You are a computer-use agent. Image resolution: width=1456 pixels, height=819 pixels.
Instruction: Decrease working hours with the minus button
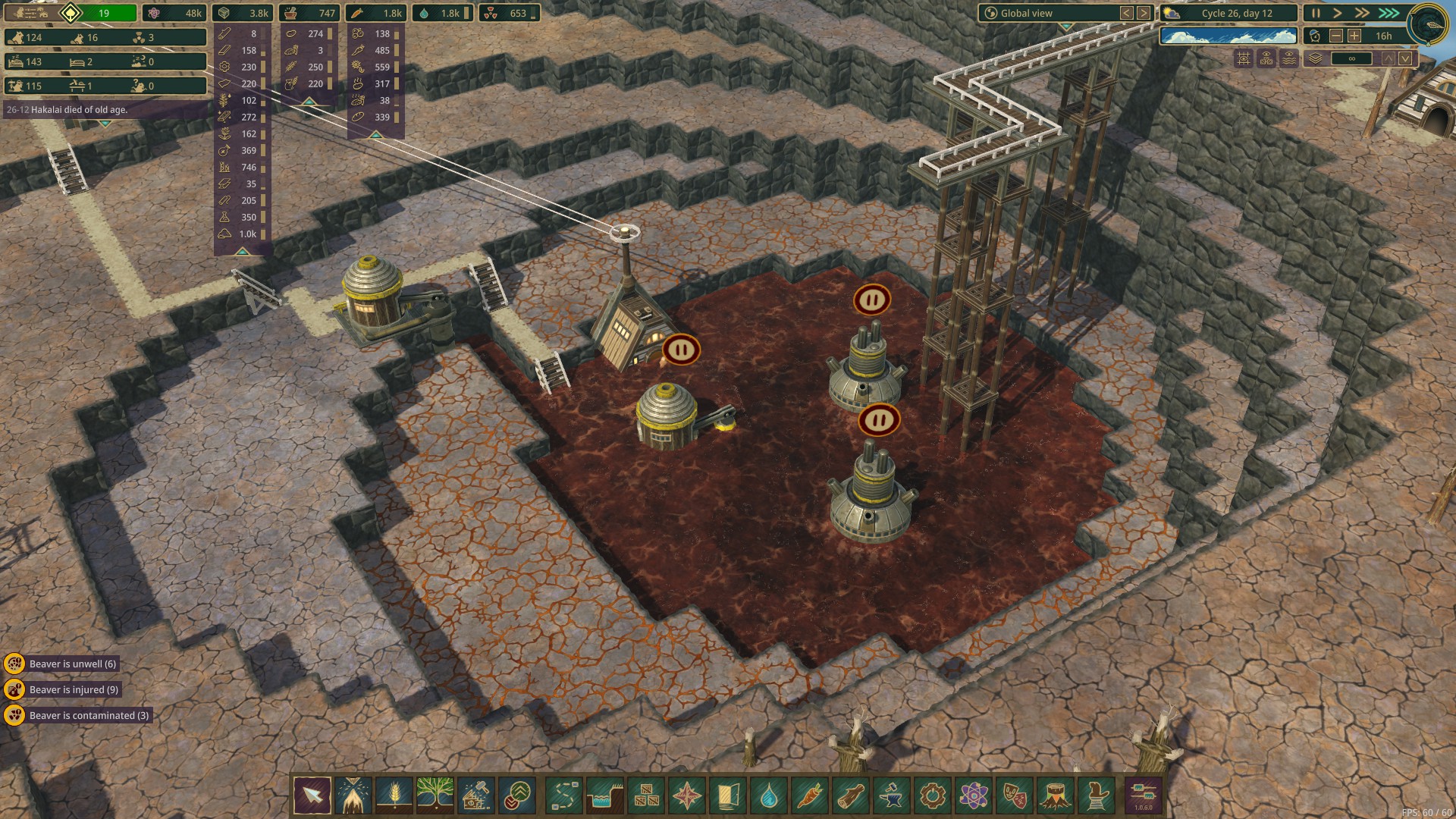[x=1336, y=36]
